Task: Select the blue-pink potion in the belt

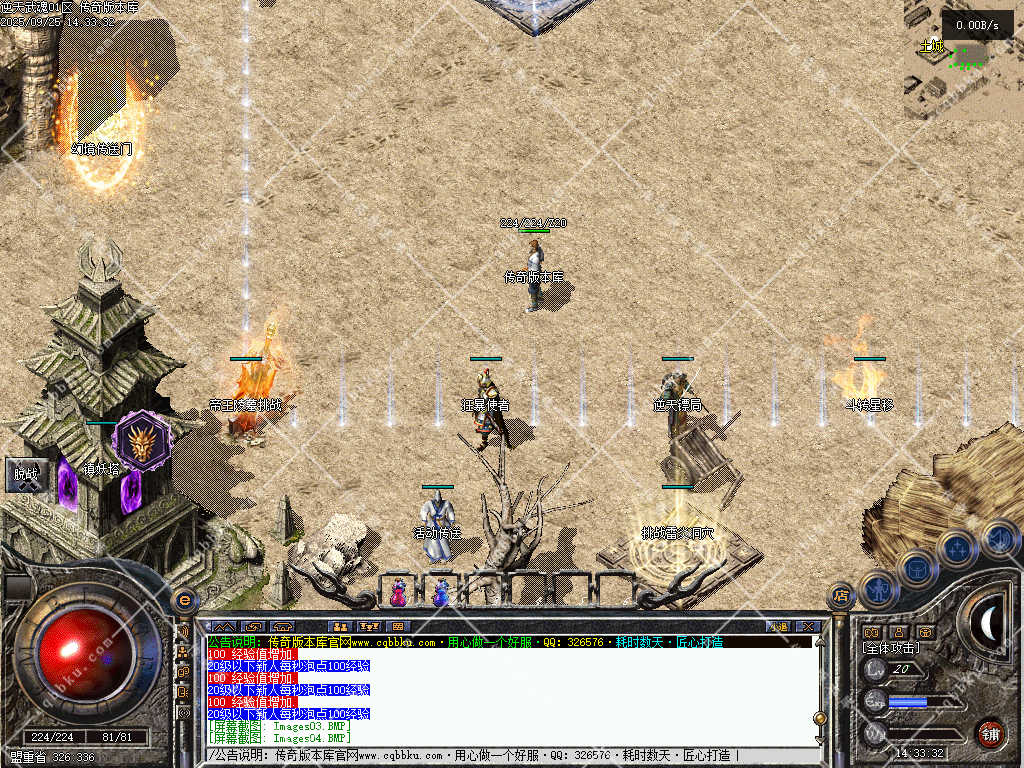Action: [441, 592]
